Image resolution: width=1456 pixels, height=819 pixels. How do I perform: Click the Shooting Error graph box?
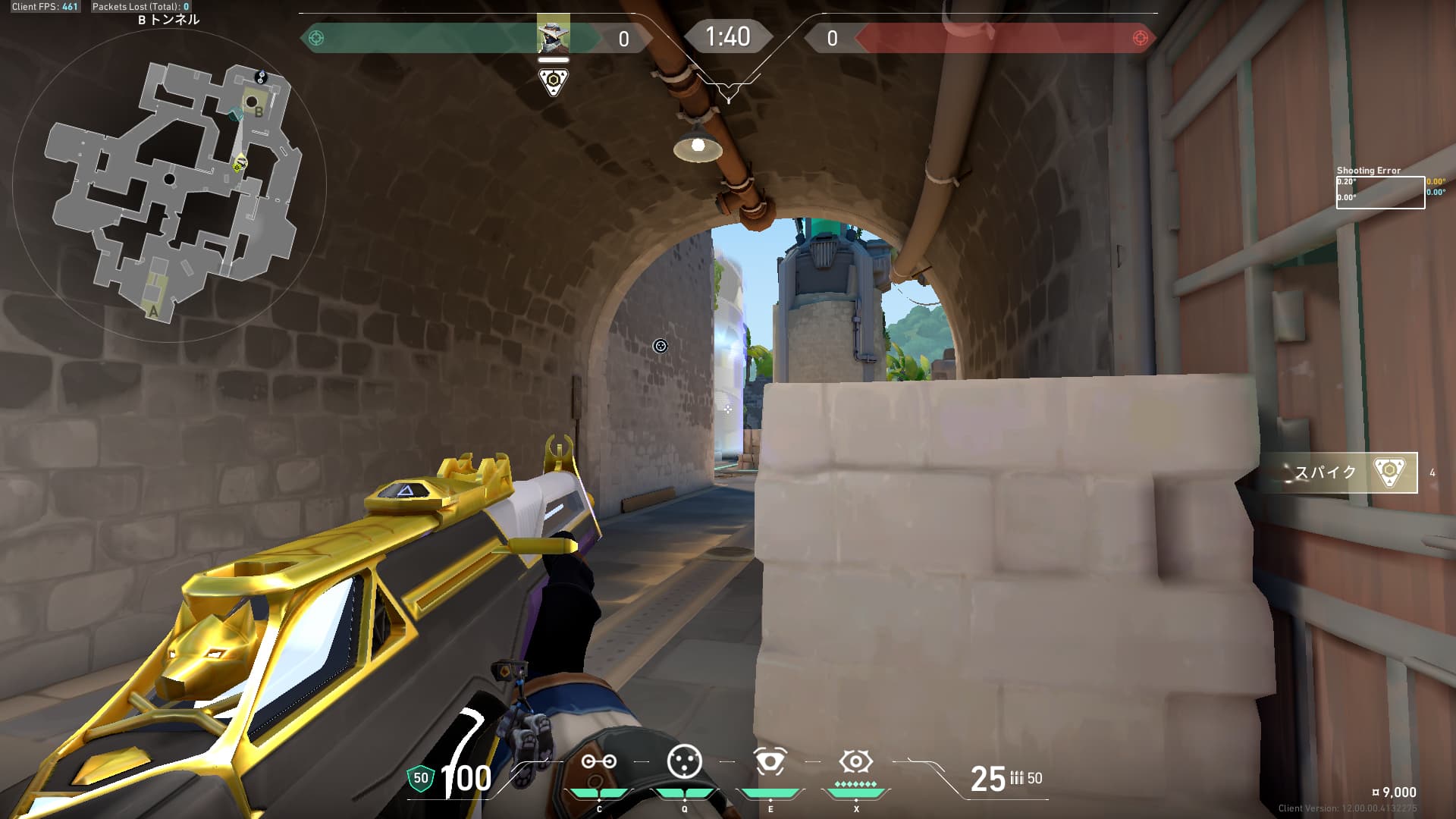pyautogui.click(x=1379, y=193)
